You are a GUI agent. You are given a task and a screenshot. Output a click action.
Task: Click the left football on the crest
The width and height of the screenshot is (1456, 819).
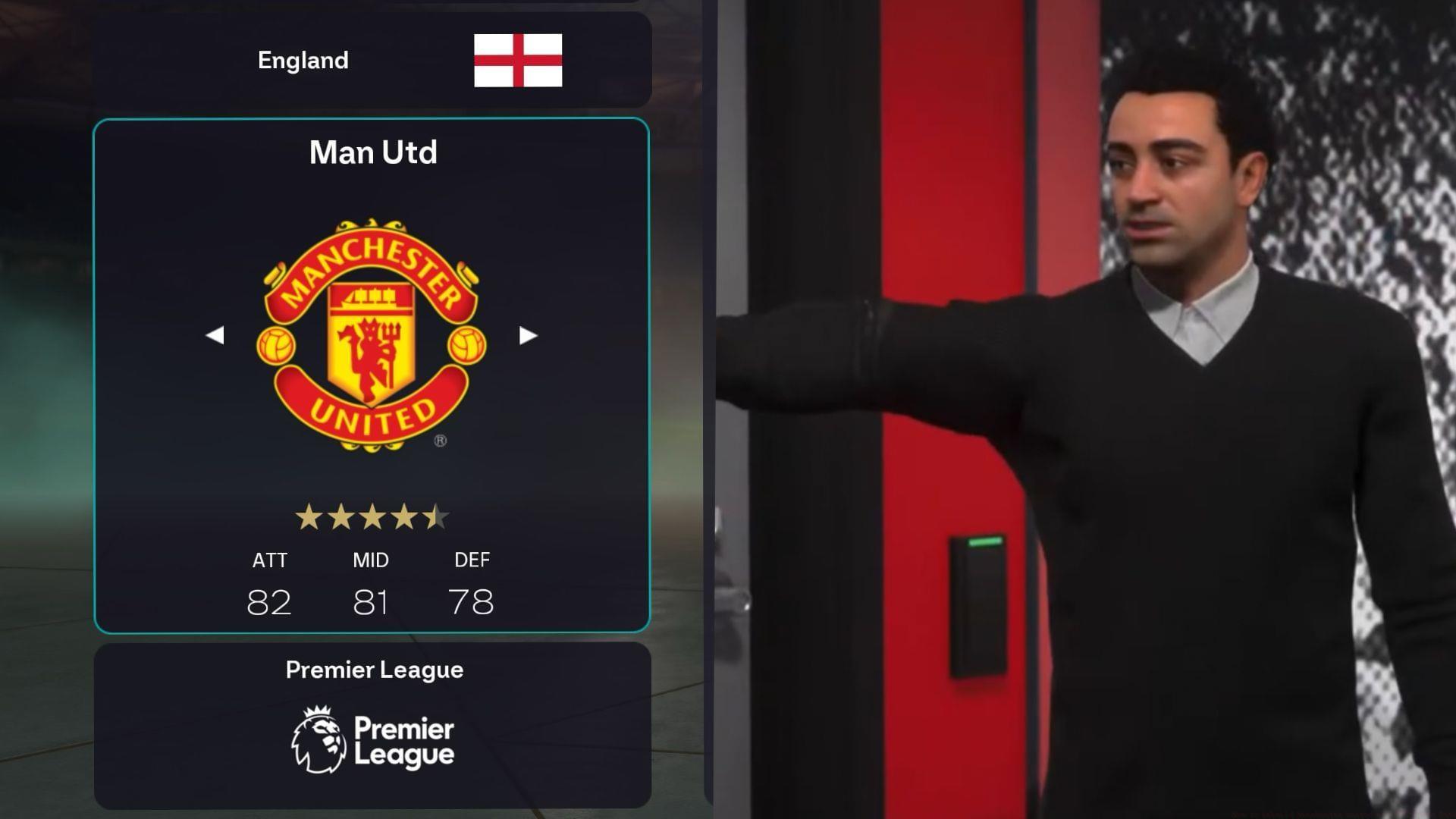(x=278, y=345)
